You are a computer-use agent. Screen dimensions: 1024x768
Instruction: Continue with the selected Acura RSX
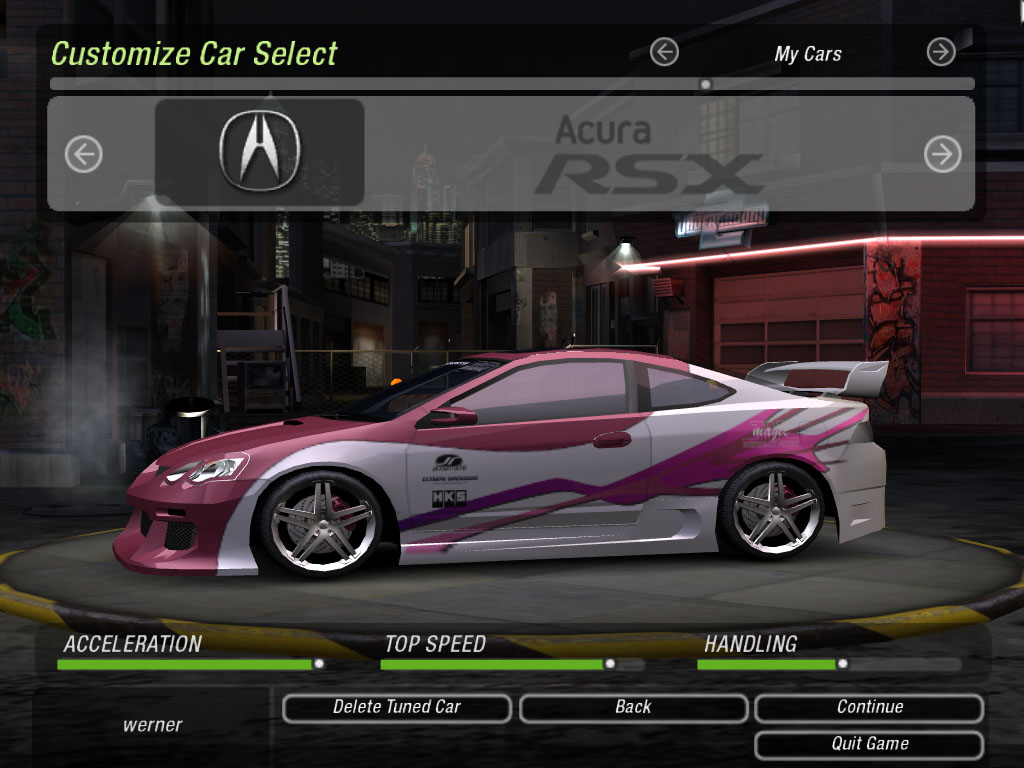[869, 708]
